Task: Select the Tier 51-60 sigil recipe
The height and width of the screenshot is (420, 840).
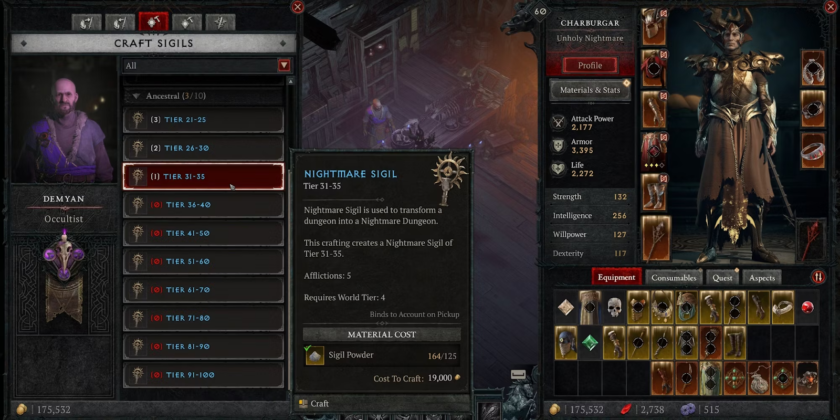Action: coord(203,262)
